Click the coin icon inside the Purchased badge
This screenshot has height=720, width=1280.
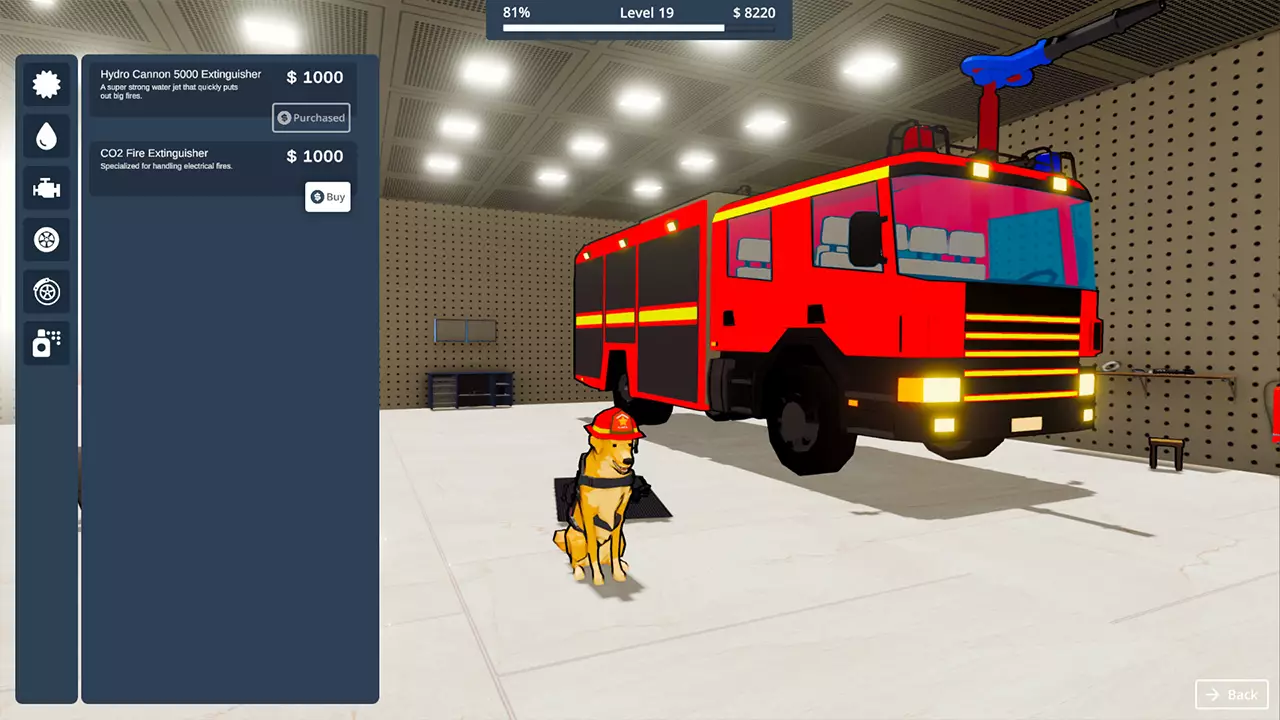[x=283, y=117]
